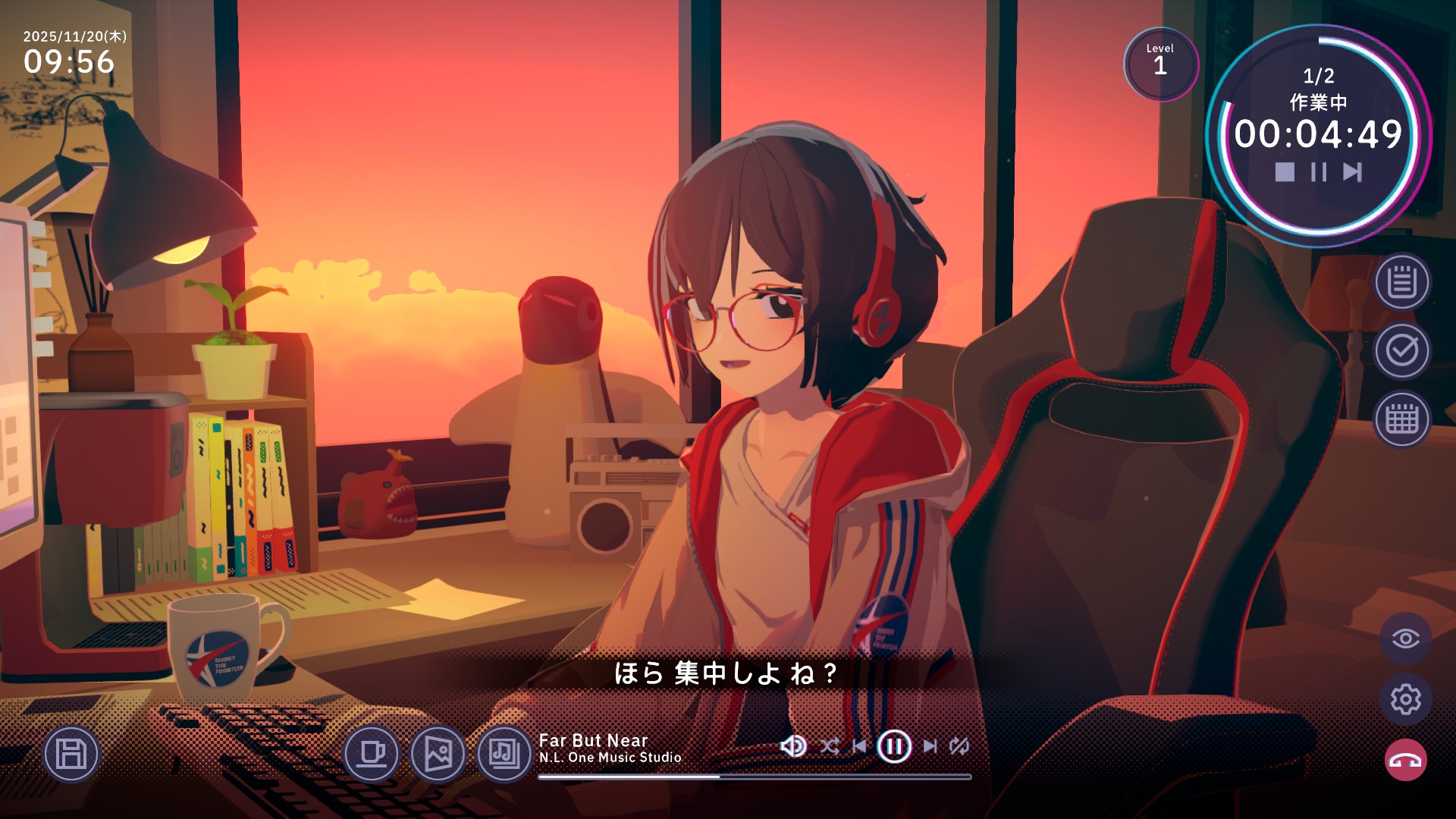Viewport: 1456px width, 819px height.
Task: Pause the work timer
Action: tap(1319, 172)
